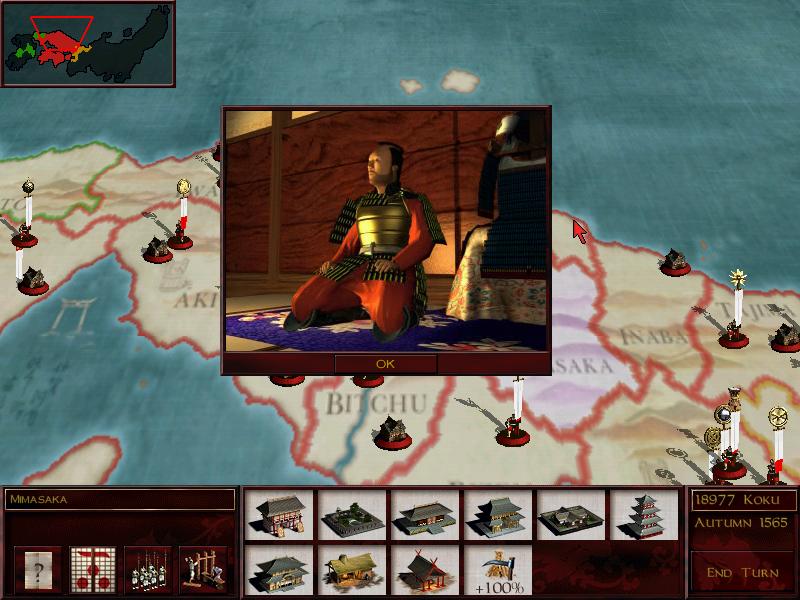The height and width of the screenshot is (600, 800).
Task: Open the red clan banner panel
Action: coord(92,570)
